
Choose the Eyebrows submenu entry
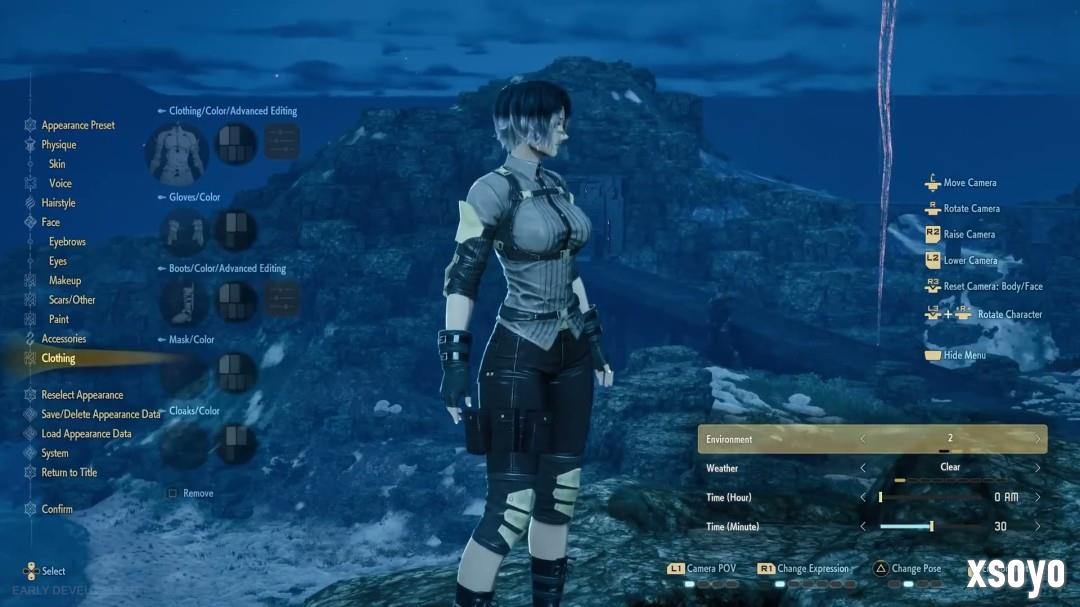67,242
